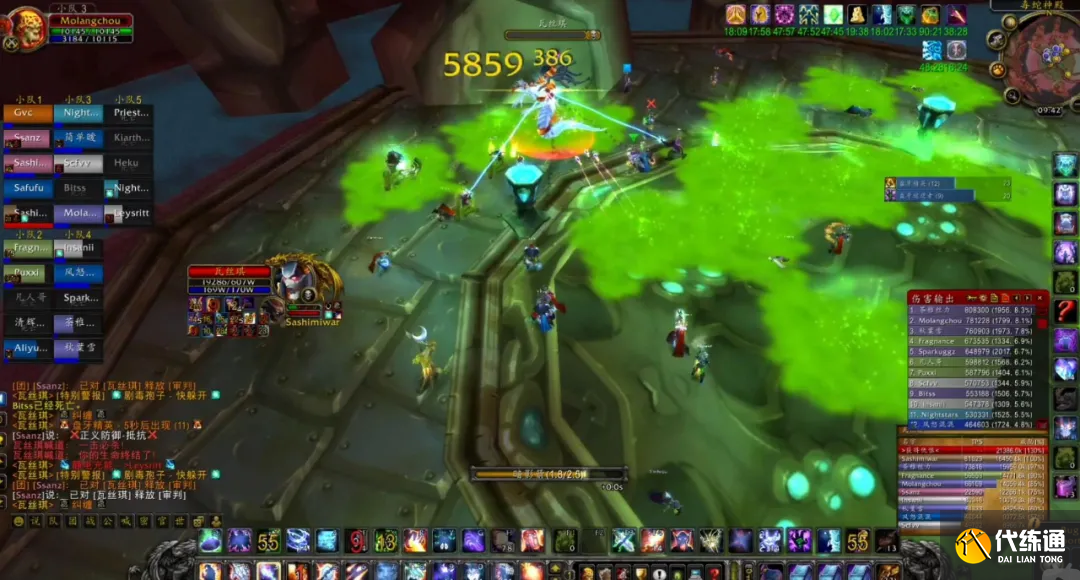Select the boss target portrait frame
Viewport: 1080px width, 580px height.
coord(296,283)
